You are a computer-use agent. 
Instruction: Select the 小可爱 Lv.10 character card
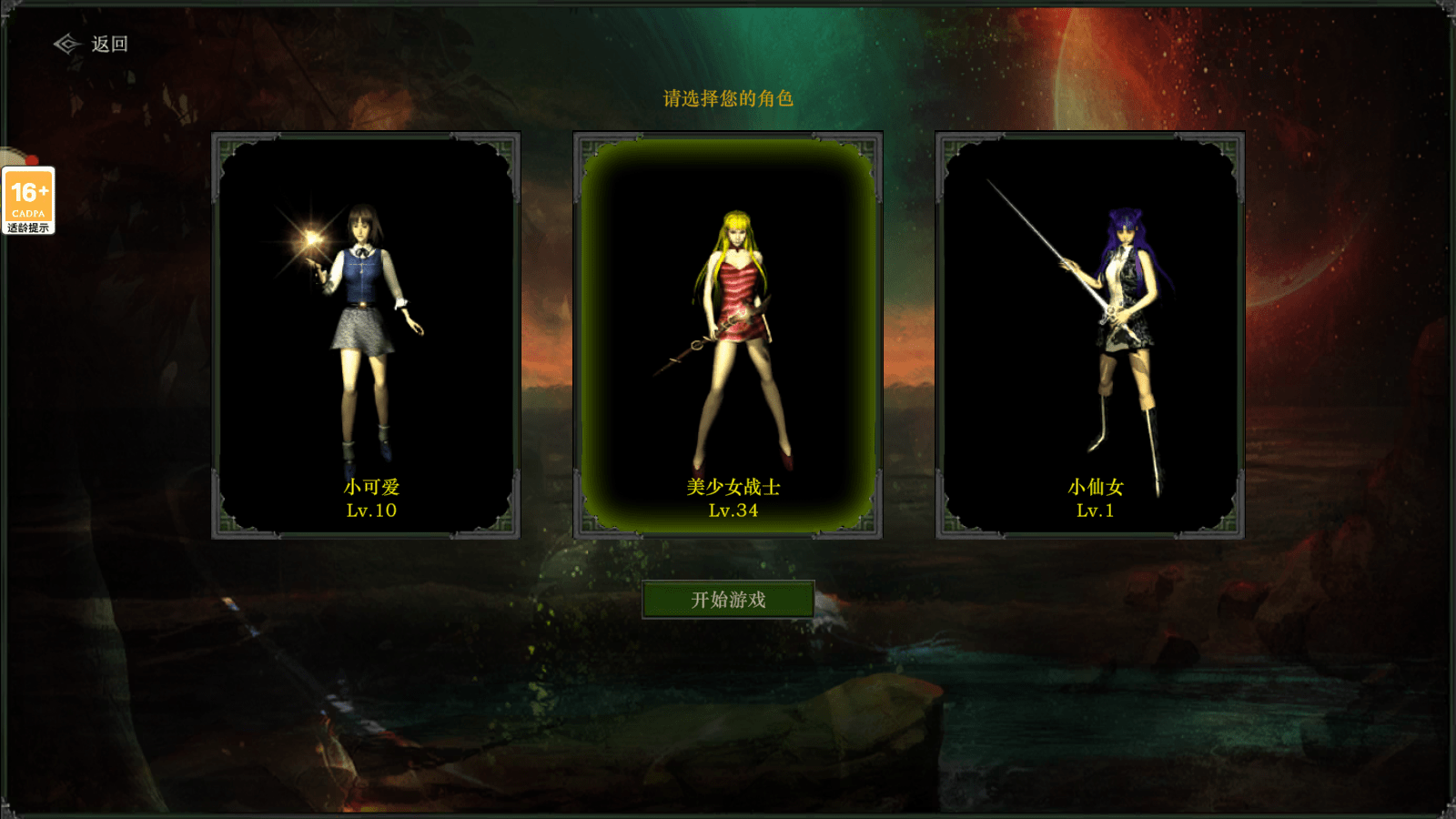[x=366, y=335]
